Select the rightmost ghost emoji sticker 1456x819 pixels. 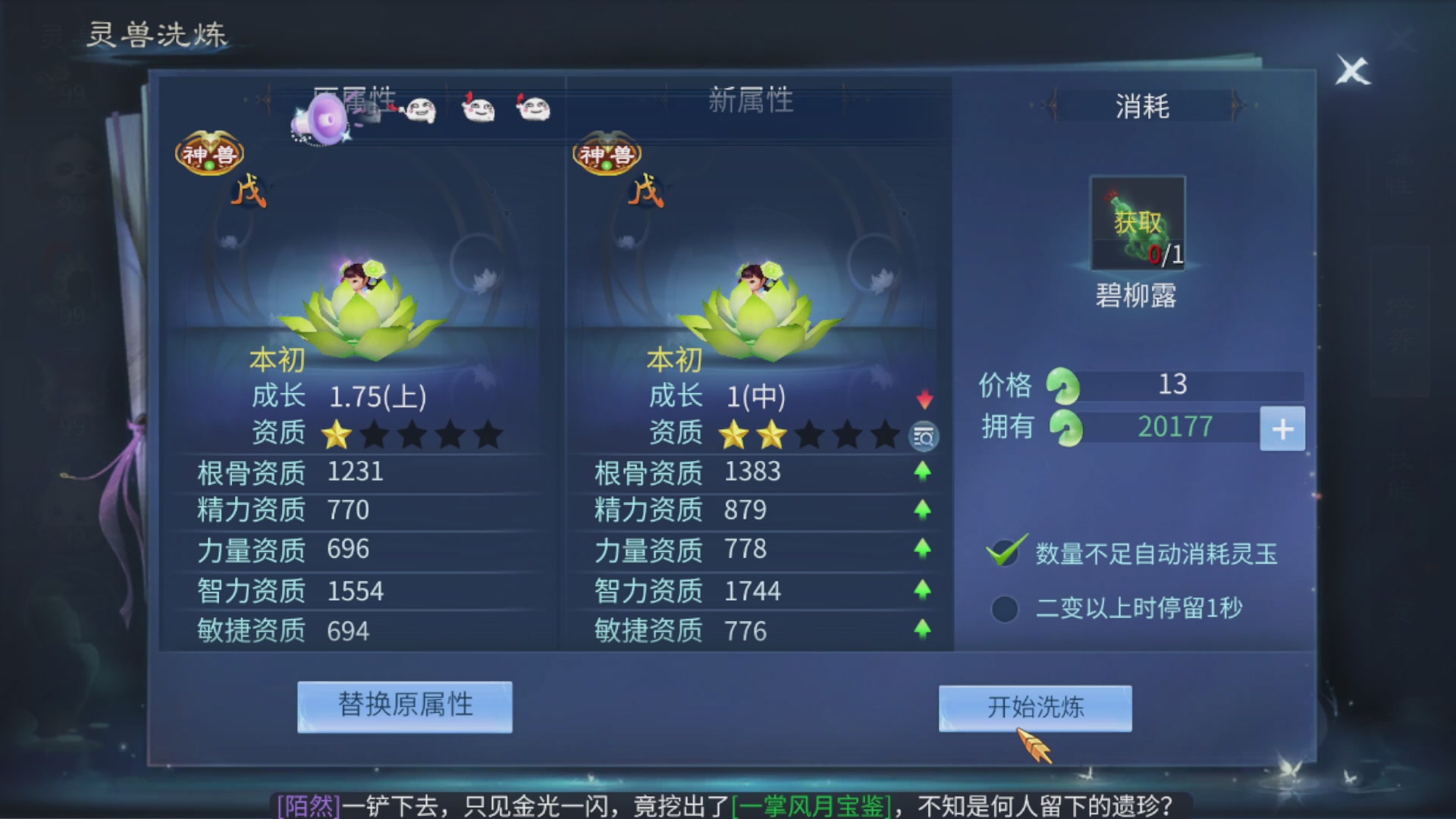pos(533,111)
